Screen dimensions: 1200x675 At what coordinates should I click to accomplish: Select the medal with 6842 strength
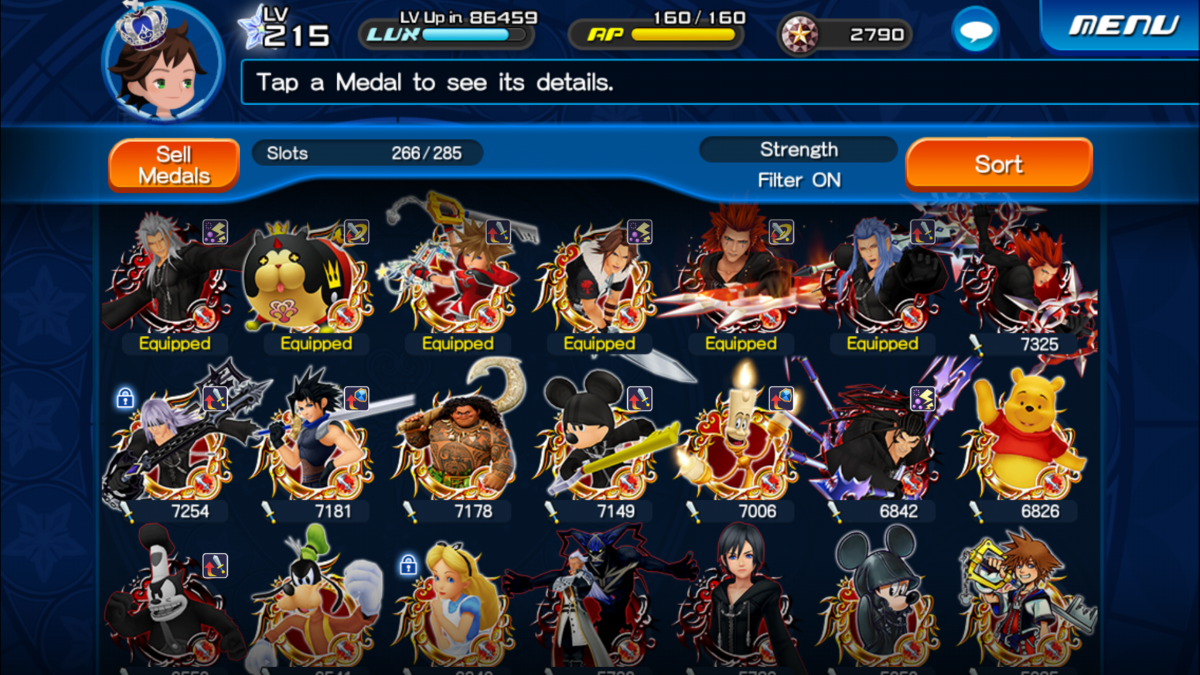[880, 440]
